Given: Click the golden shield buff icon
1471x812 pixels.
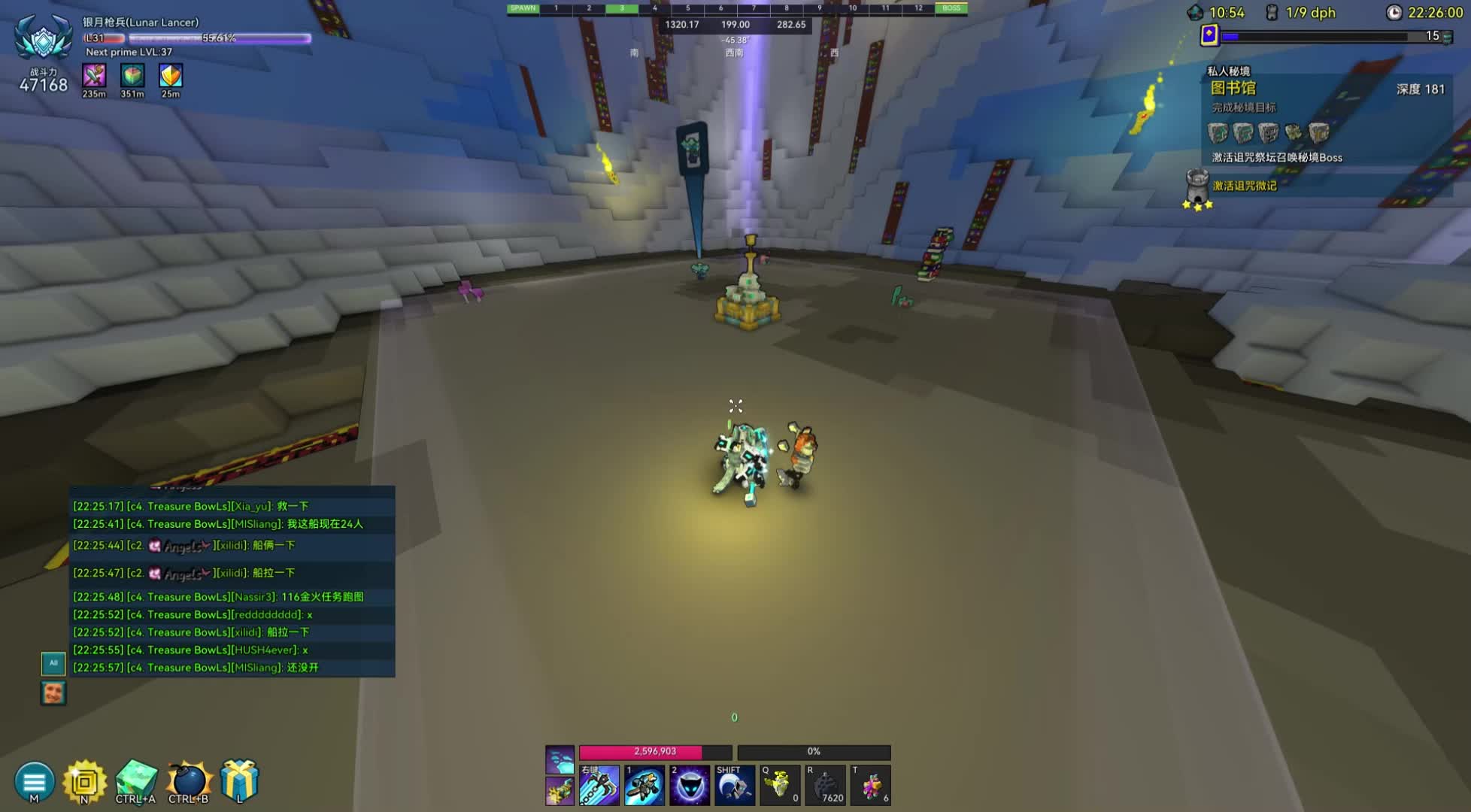Looking at the screenshot, I should [171, 76].
